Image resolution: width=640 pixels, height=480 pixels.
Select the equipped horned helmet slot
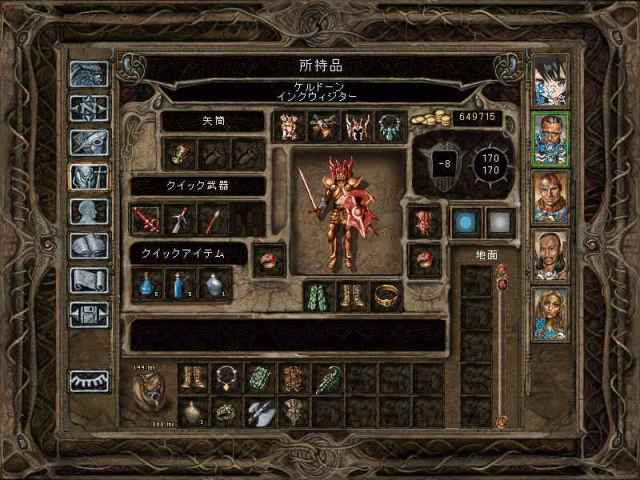point(357,126)
